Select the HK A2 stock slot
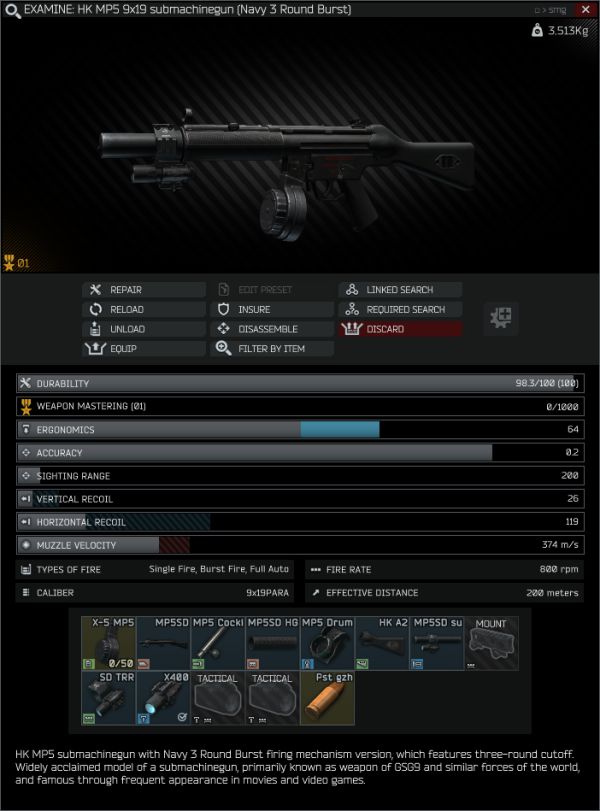 (x=383, y=642)
